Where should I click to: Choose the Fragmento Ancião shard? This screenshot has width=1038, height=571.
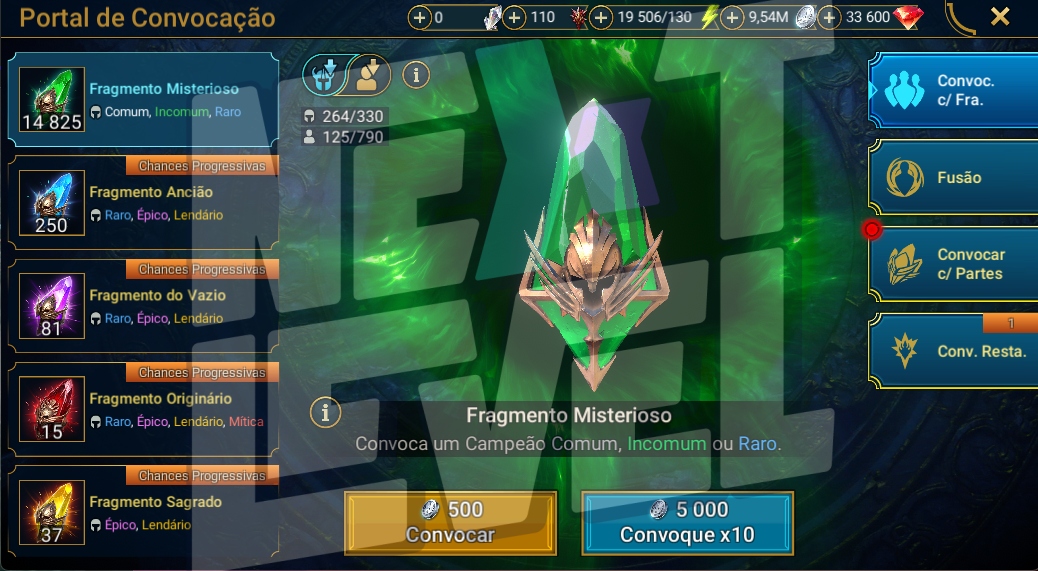point(143,204)
